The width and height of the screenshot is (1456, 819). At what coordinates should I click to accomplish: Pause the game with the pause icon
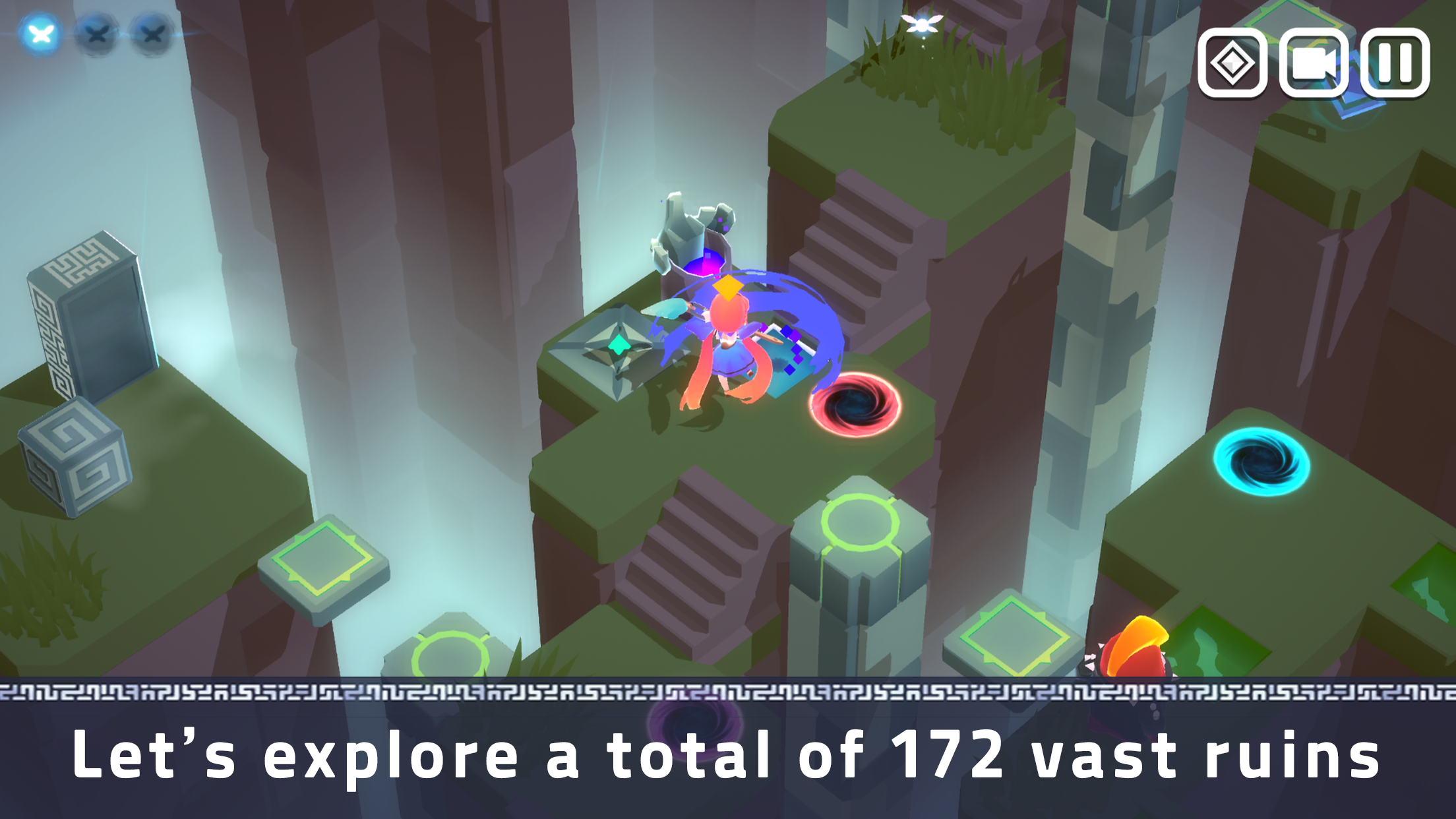(1395, 64)
